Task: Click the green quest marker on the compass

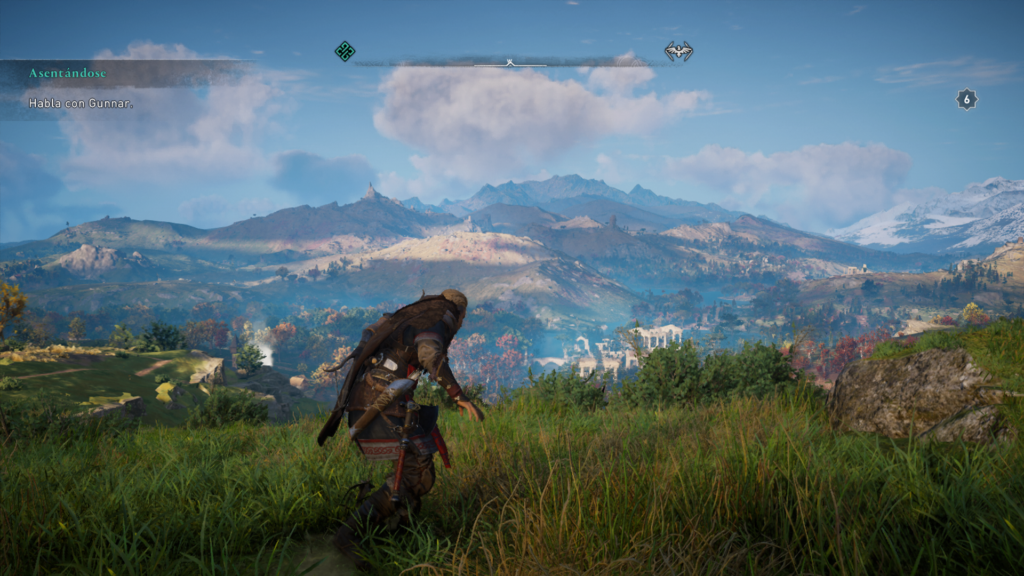Action: coord(345,51)
